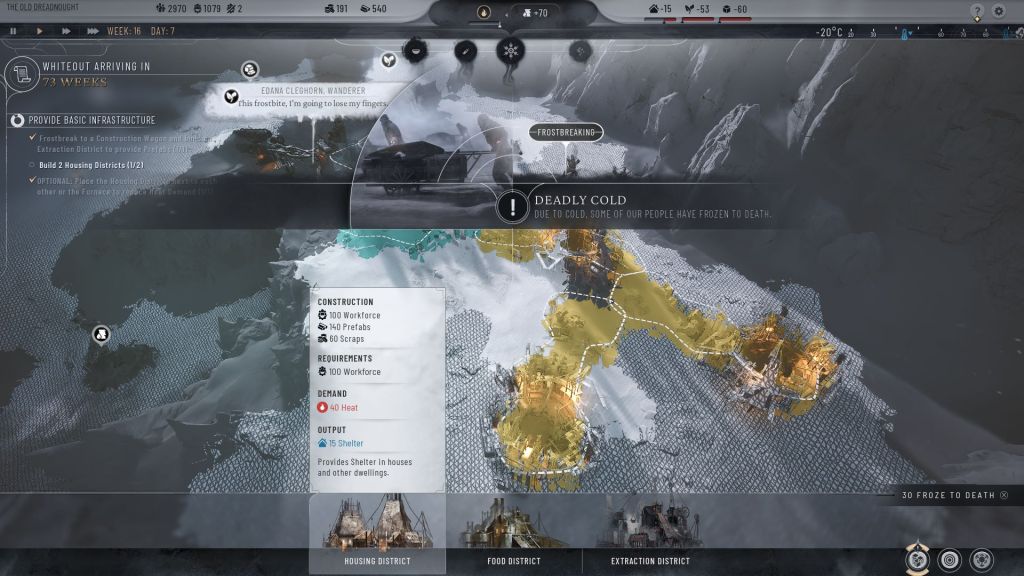Screen dimensions: 1024x576
Task: Select the district-building mode round button
Action: [x=917, y=559]
